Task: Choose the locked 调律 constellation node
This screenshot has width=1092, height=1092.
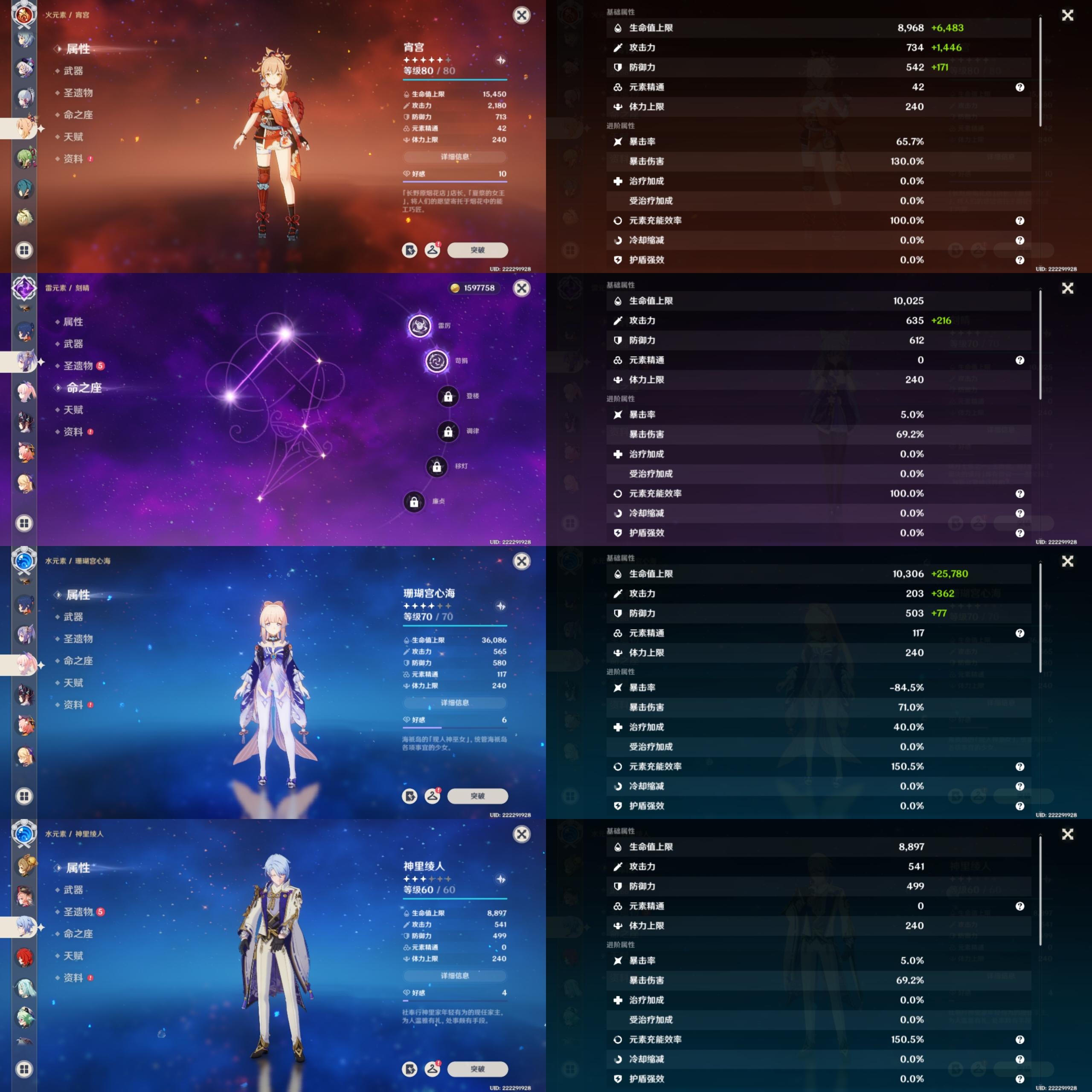Action: pyautogui.click(x=448, y=431)
